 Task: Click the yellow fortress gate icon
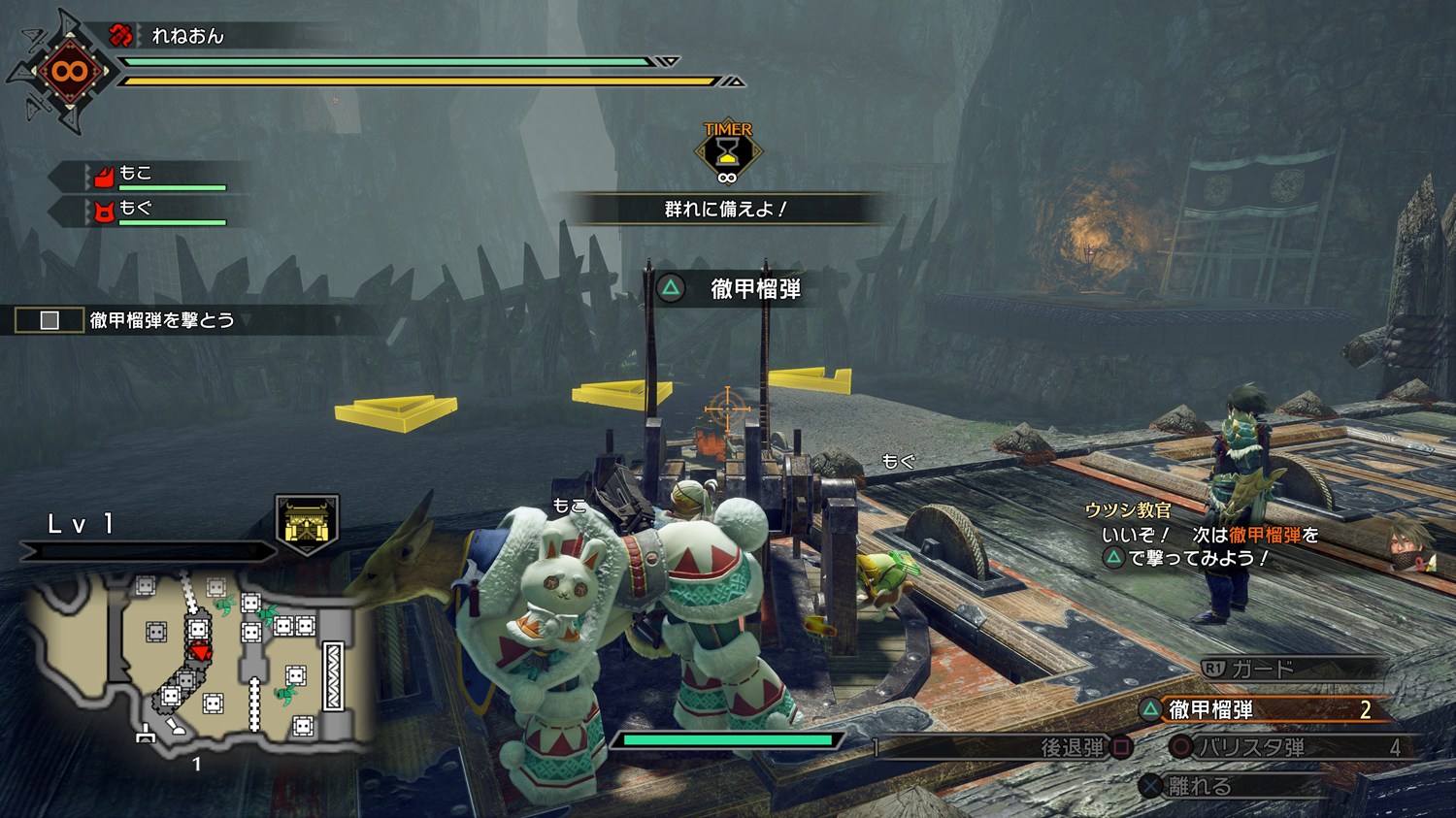click(307, 524)
